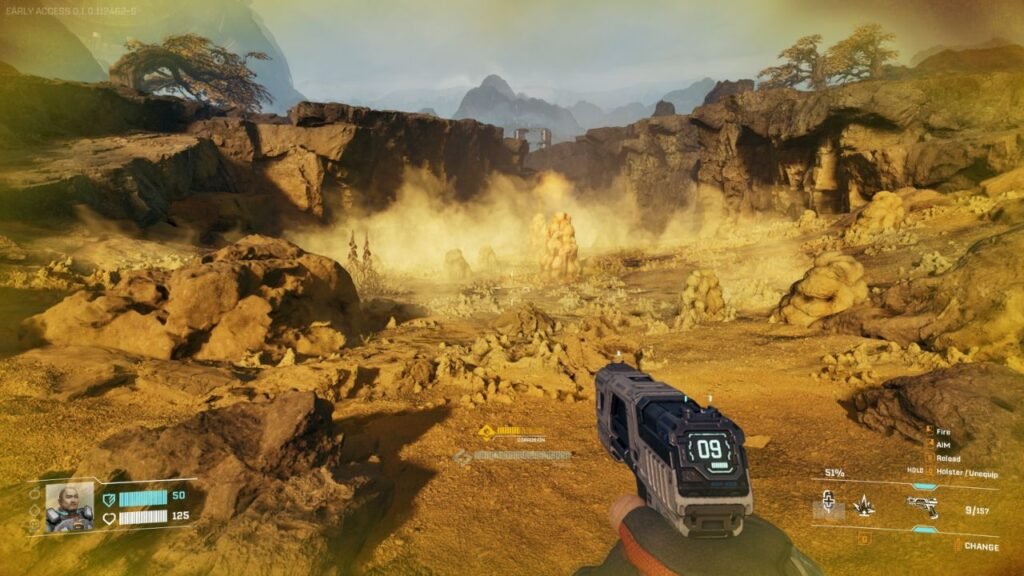Click the player character portrait
The image size is (1024, 576).
[x=69, y=508]
